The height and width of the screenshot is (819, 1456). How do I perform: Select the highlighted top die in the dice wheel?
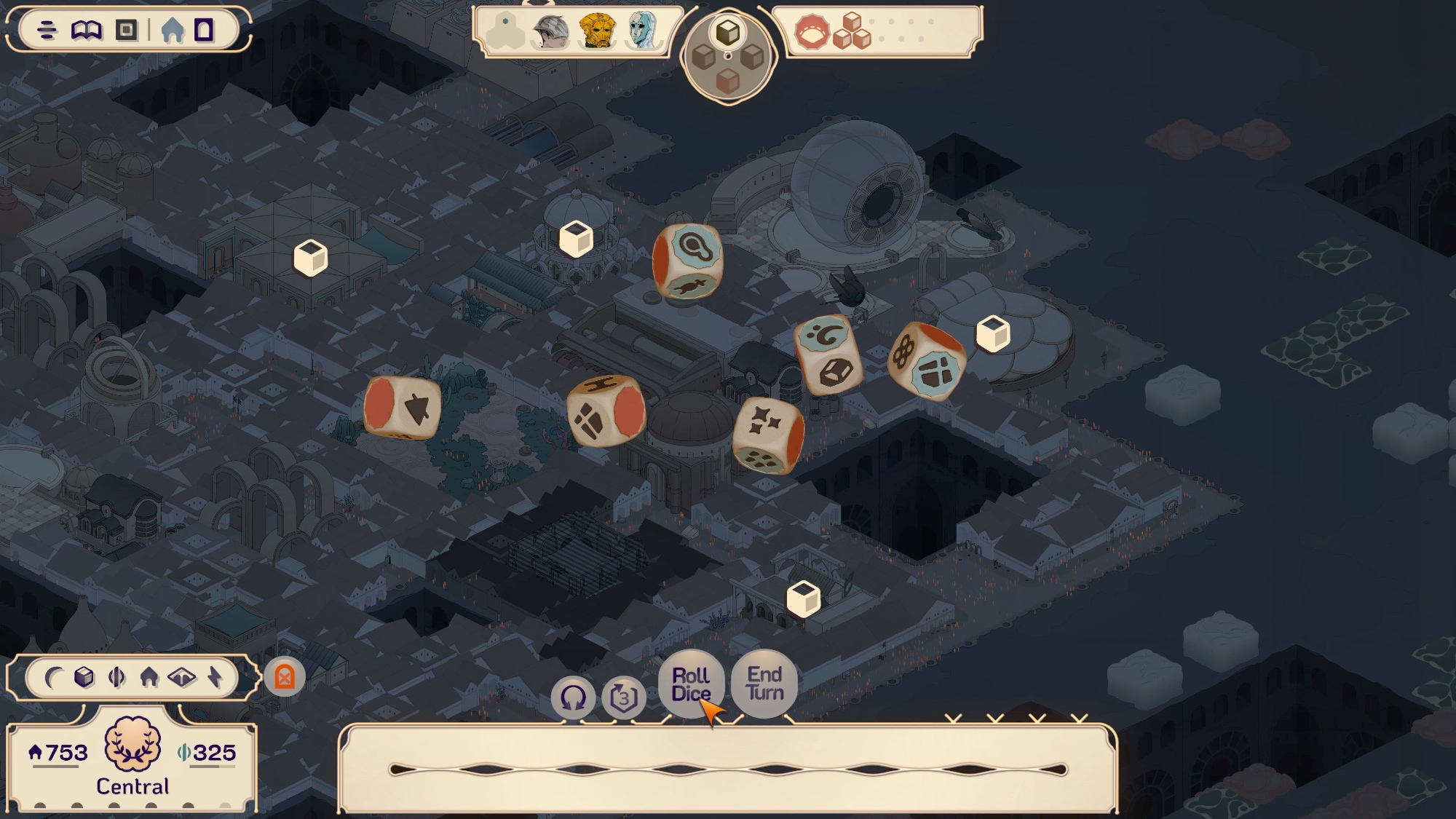[x=728, y=32]
